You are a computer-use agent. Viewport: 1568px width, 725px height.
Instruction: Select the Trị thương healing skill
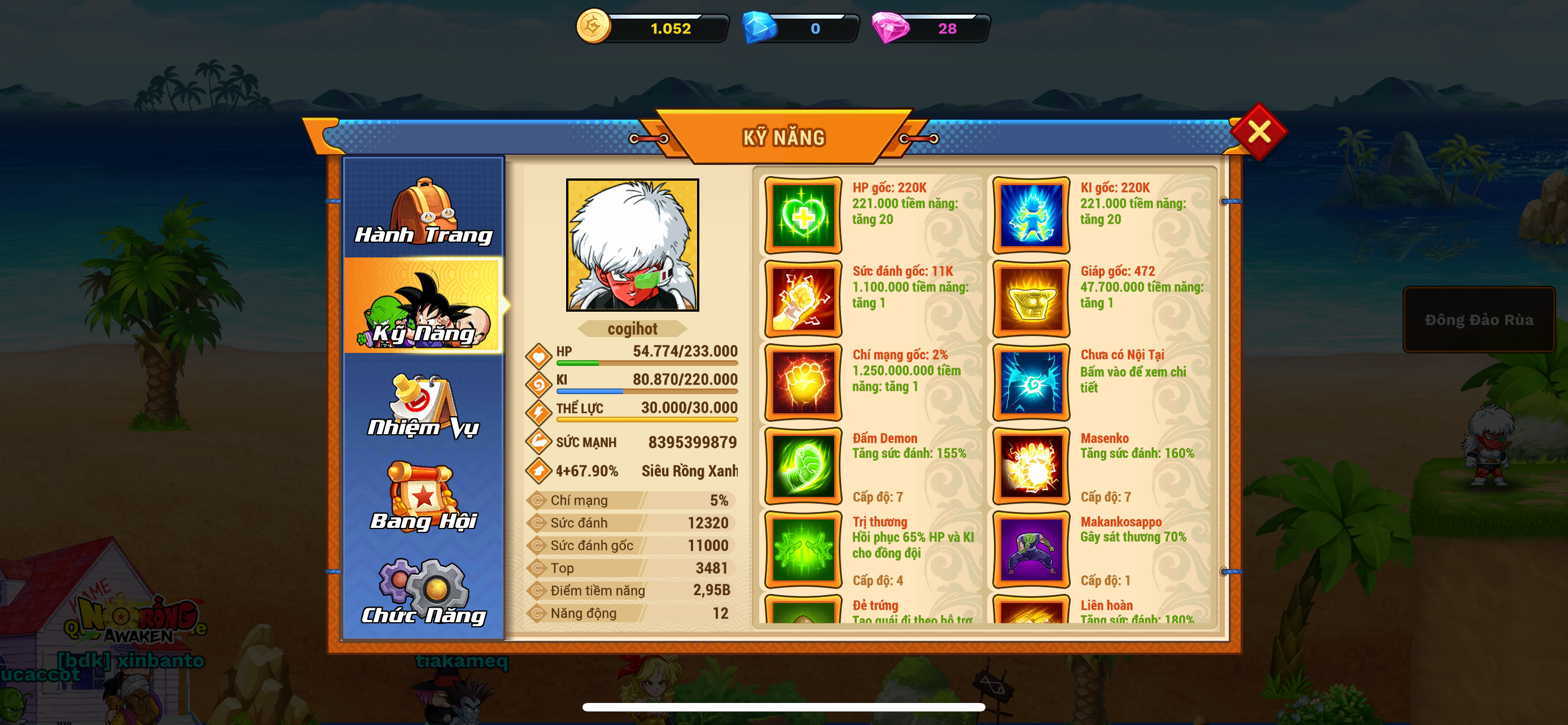tap(803, 549)
